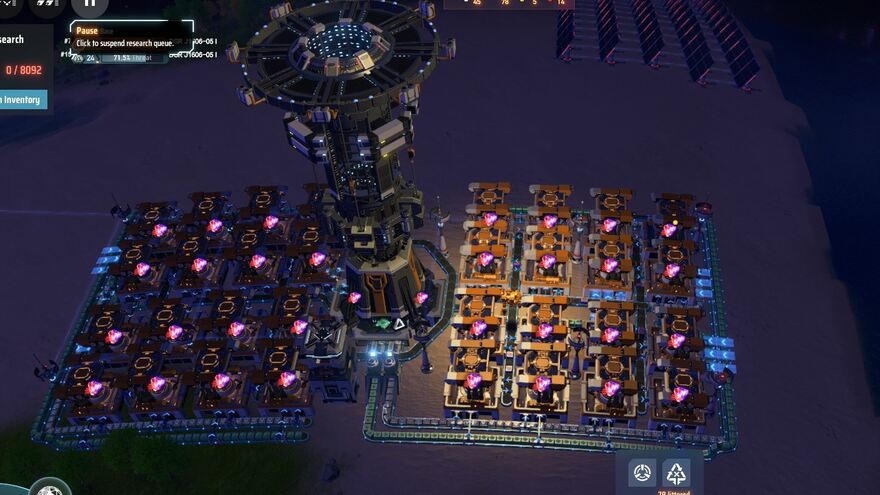Pause the research queue
This screenshot has width=880, height=495.
89,5
